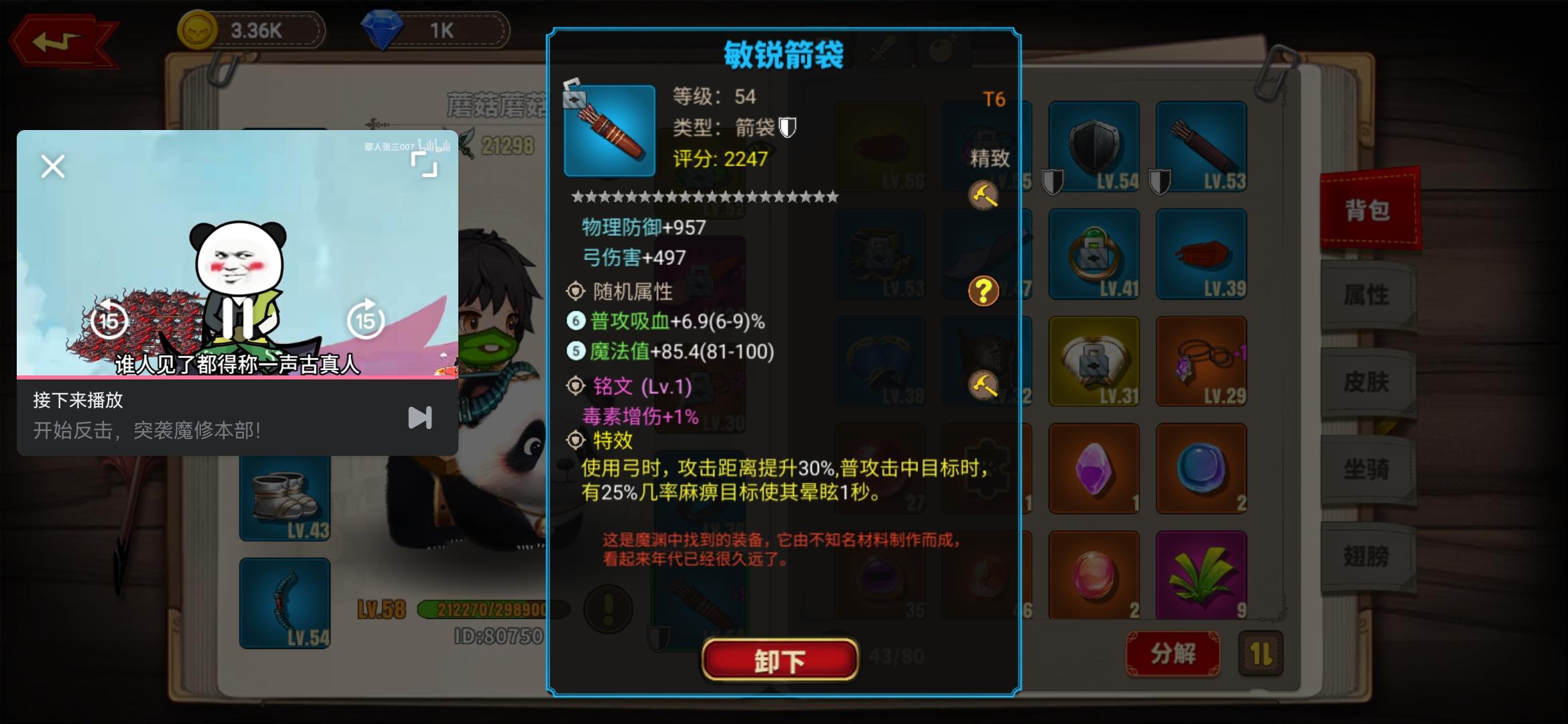Skip to the next video 开始反击
The image size is (1568, 724).
421,417
